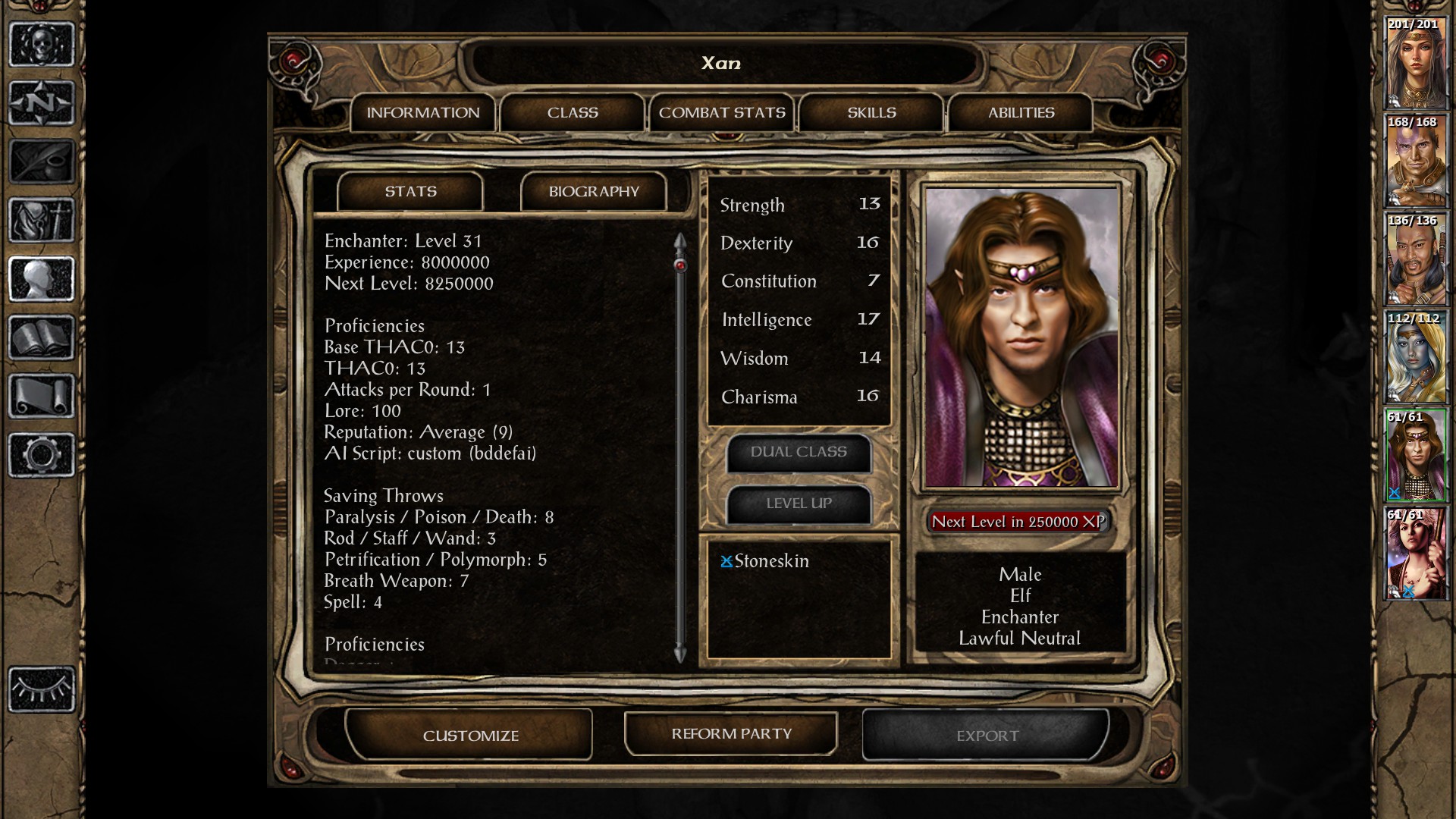Switch to the Combat Stats tab
Screen dimensions: 1456x819
coord(722,112)
